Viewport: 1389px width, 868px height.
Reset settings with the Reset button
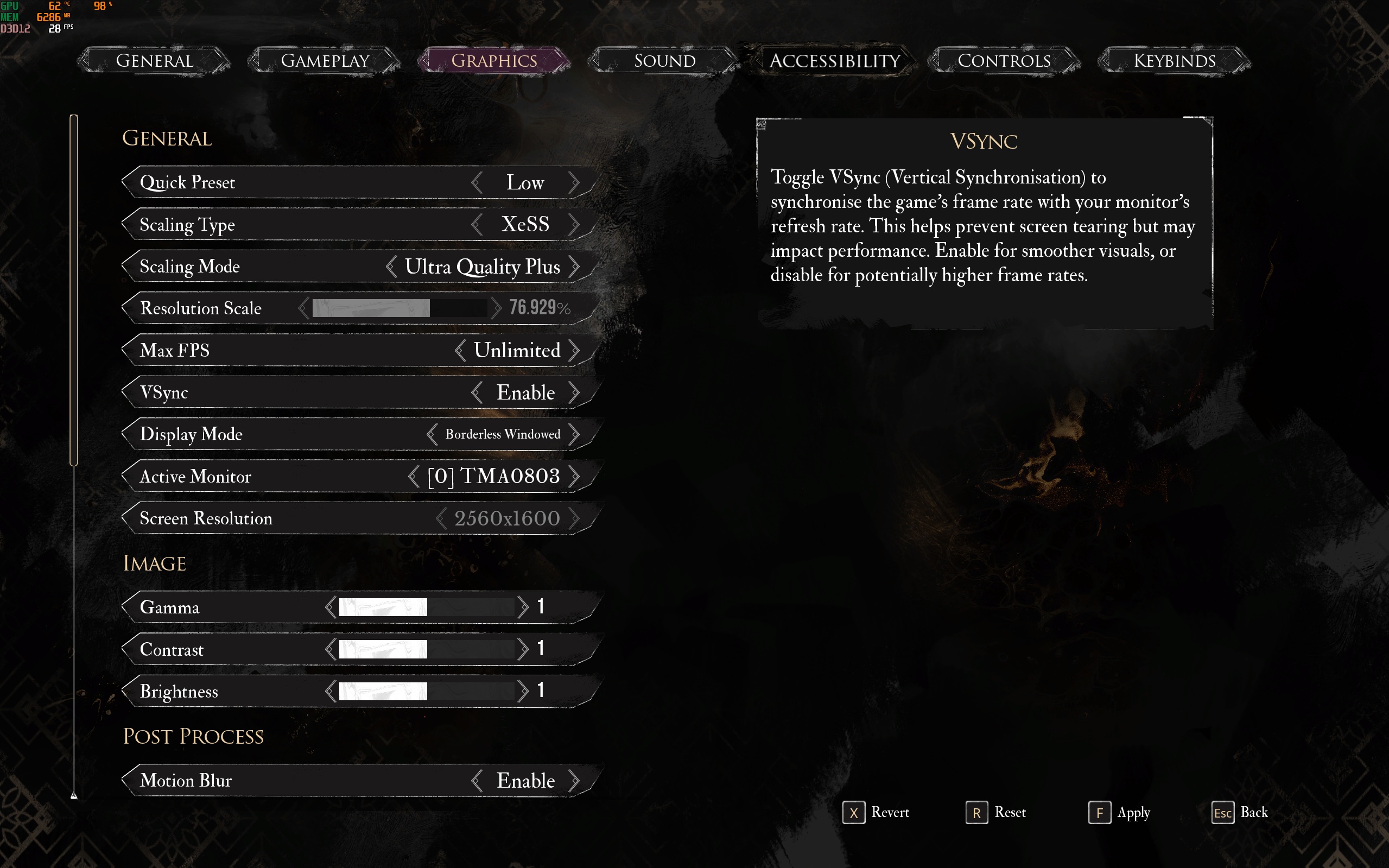pyautogui.click(x=997, y=813)
